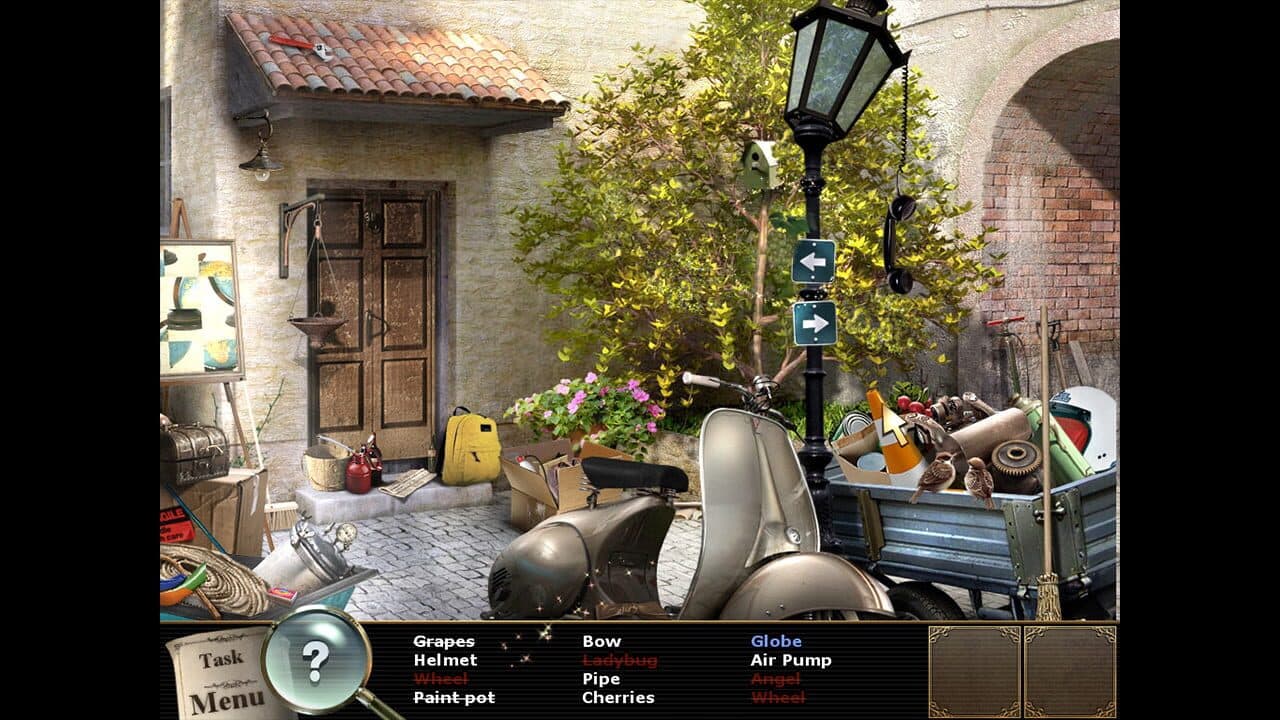The height and width of the screenshot is (720, 1280).
Task: Click "Air Pump" in the word list
Action: pos(790,659)
